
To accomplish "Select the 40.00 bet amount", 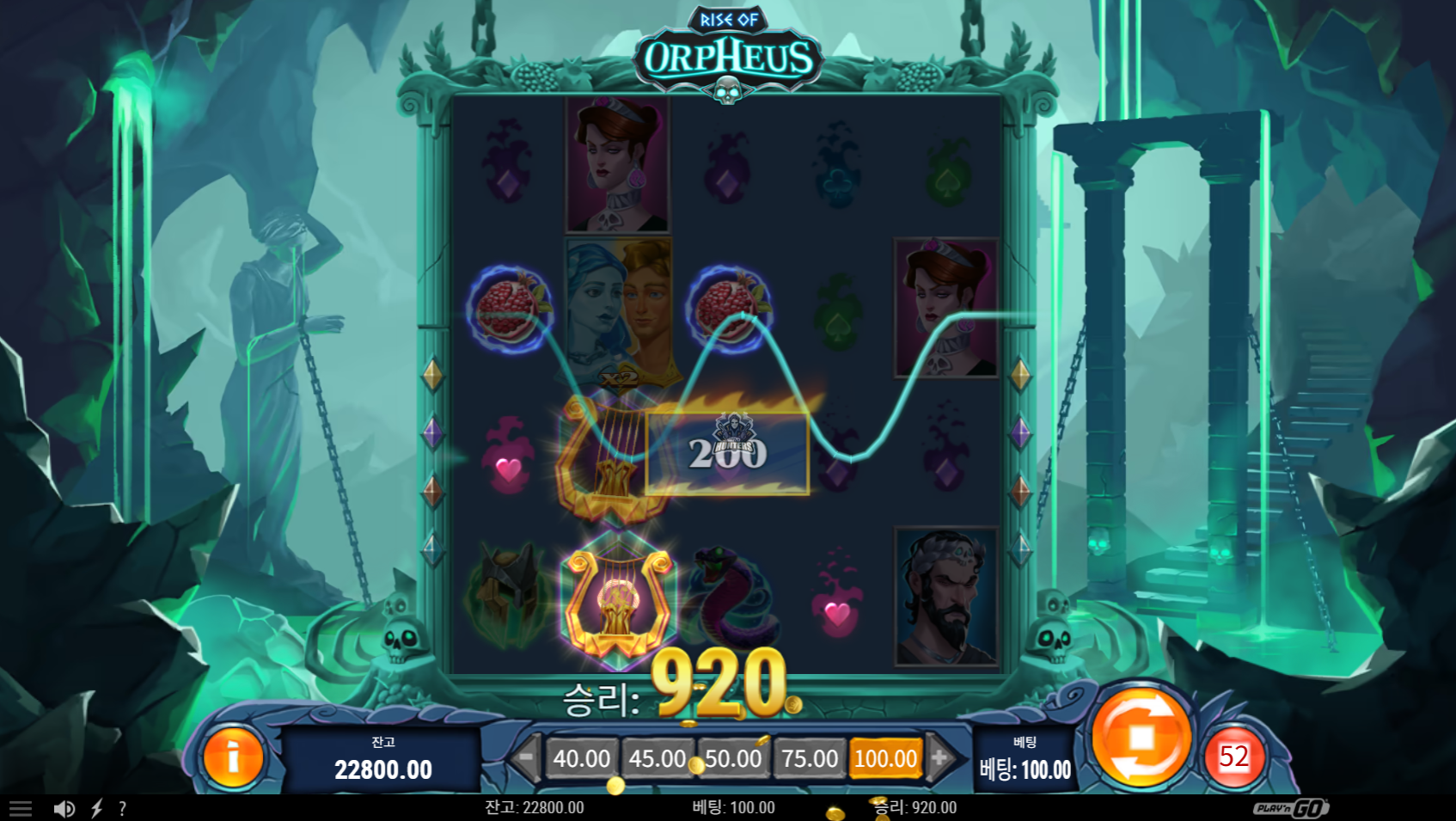I will pyautogui.click(x=582, y=758).
